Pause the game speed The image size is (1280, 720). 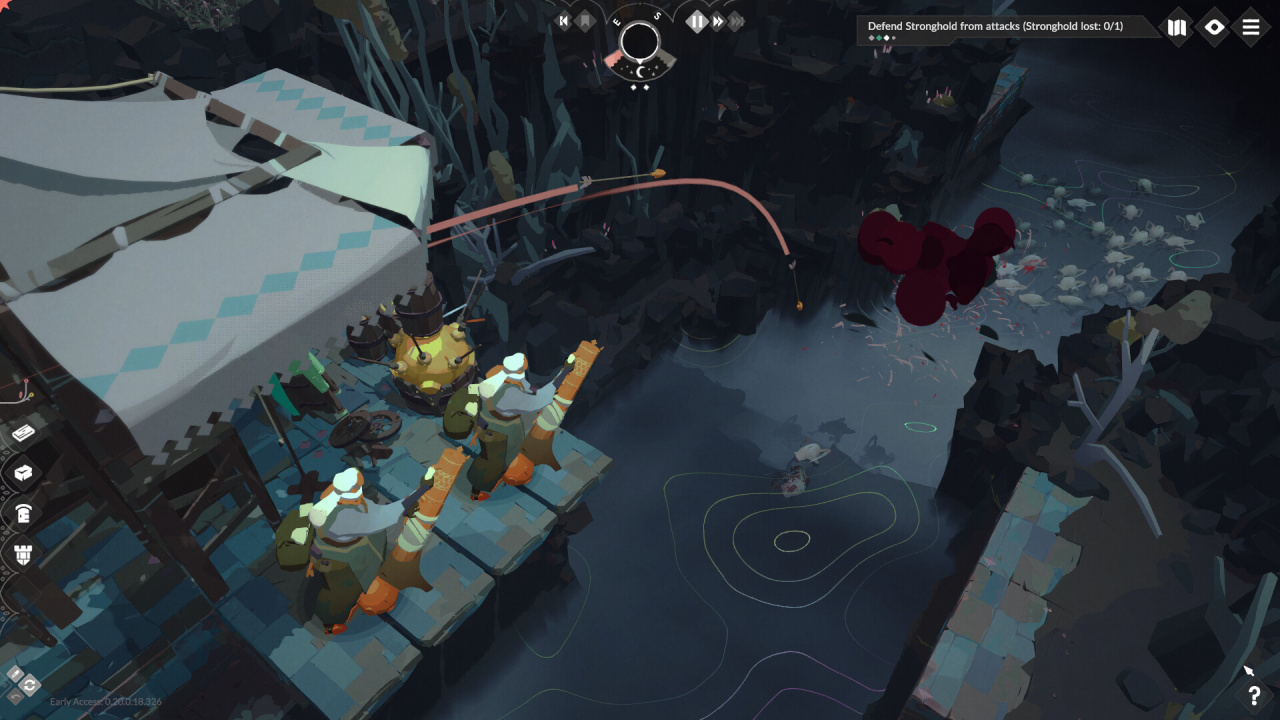pyautogui.click(x=697, y=21)
